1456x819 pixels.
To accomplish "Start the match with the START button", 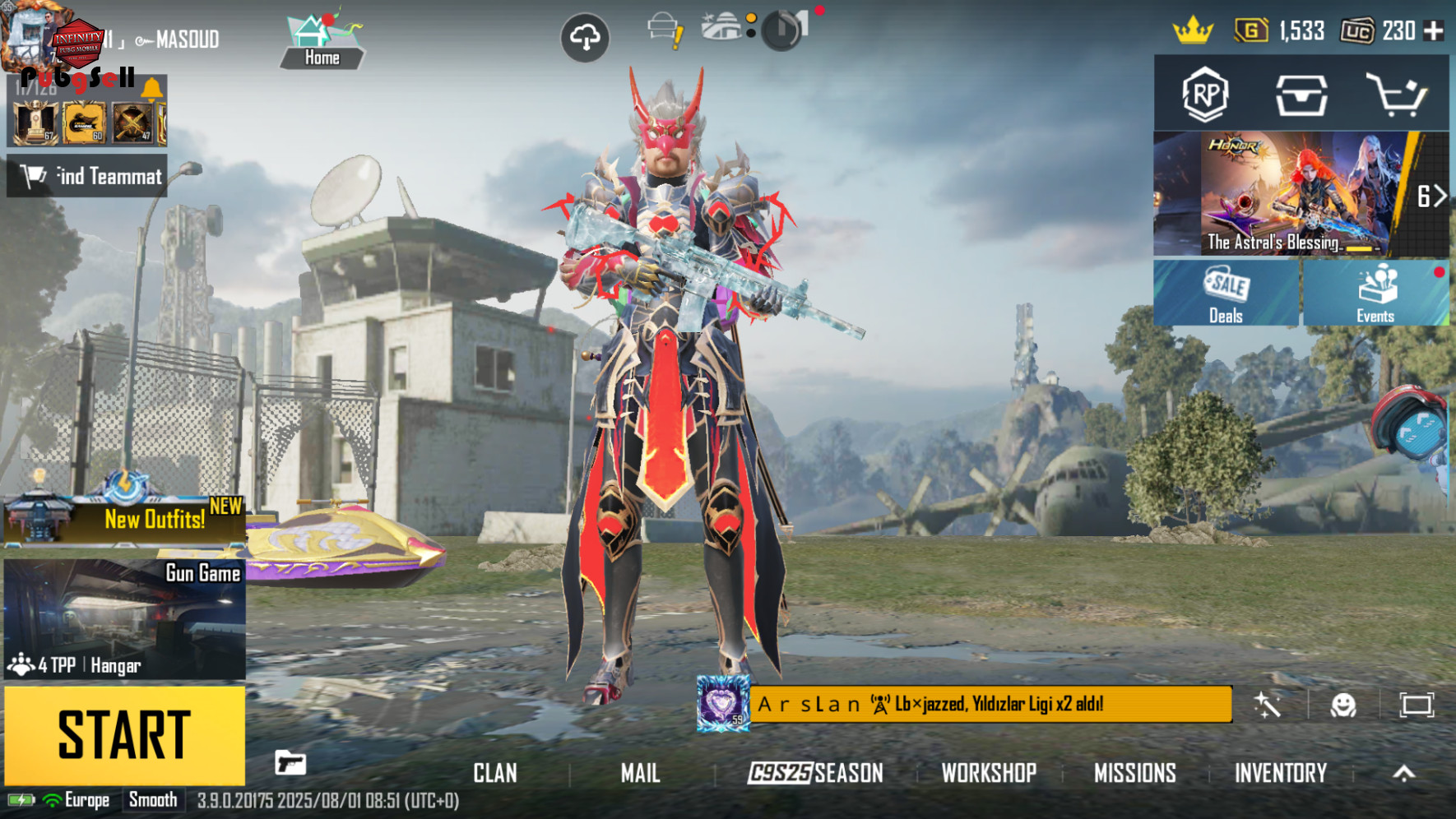I will [x=124, y=735].
